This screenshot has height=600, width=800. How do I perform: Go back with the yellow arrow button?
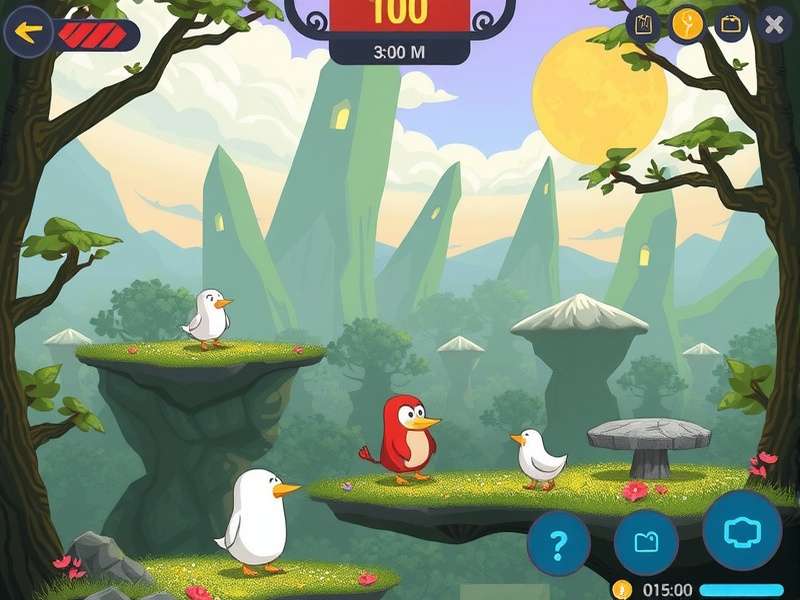pyautogui.click(x=29, y=34)
